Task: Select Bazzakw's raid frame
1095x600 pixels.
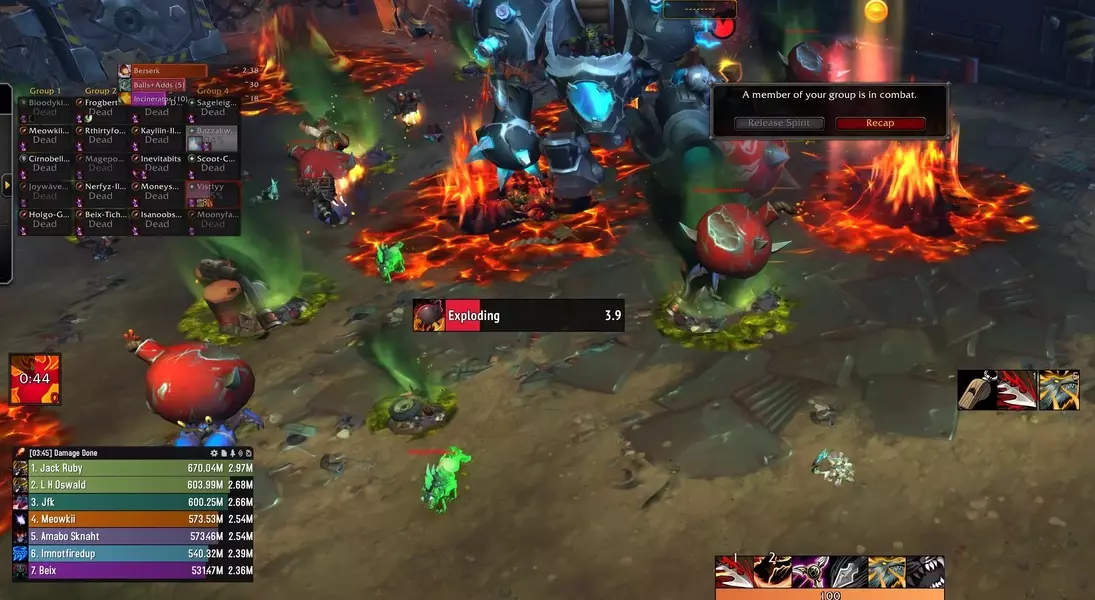Action: click(212, 135)
